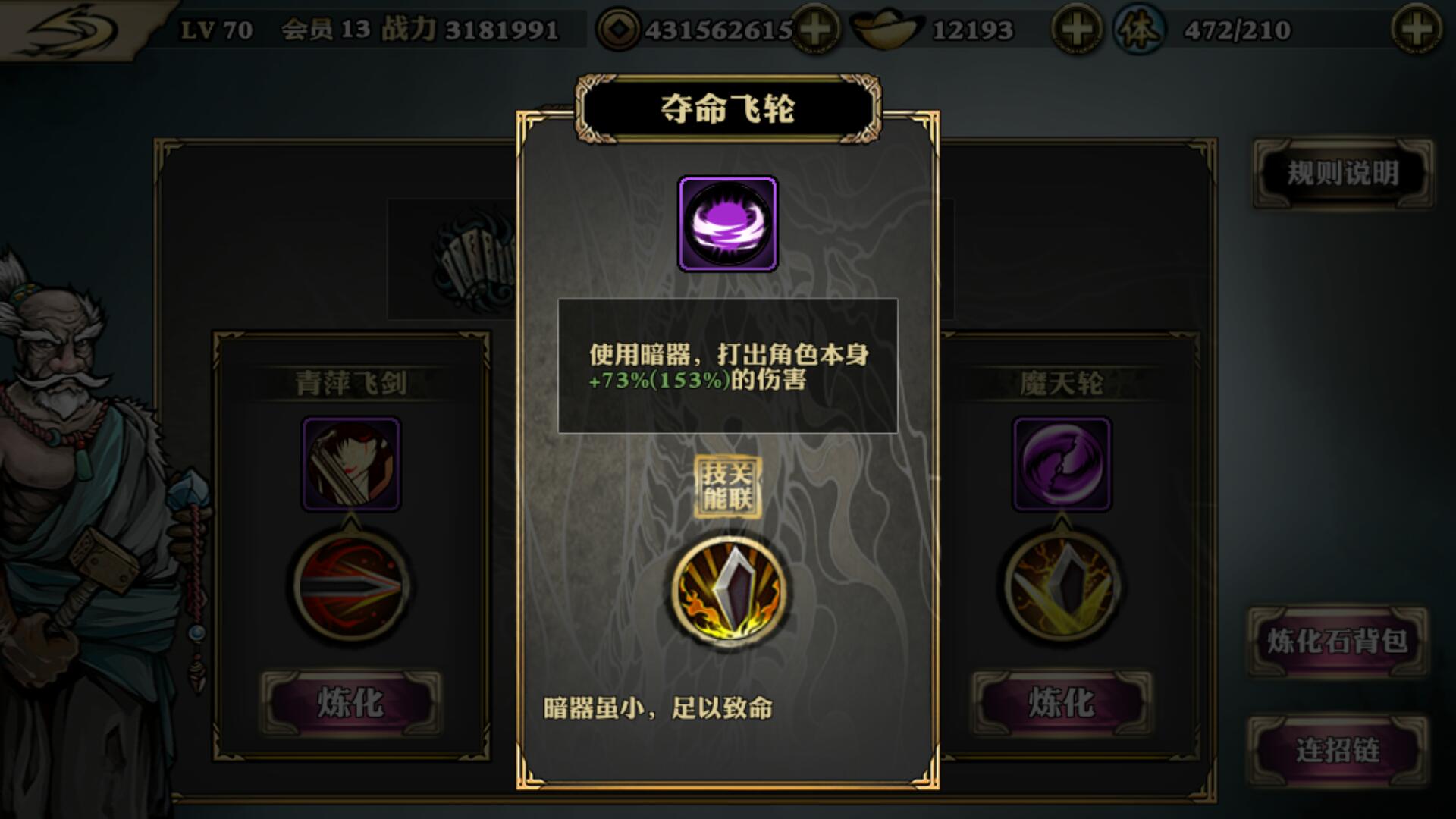Viewport: 1456px width, 819px height.
Task: Open the 连招链 combo chain
Action: point(1338,751)
